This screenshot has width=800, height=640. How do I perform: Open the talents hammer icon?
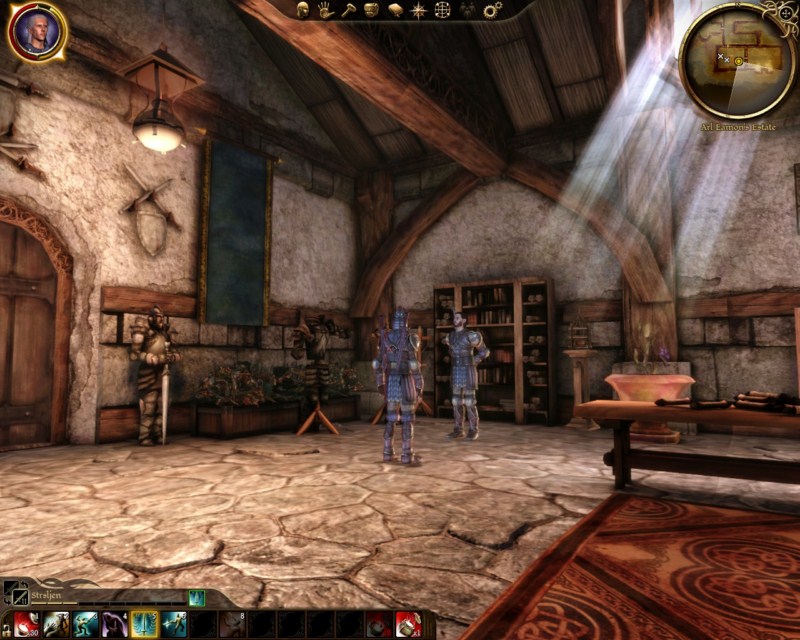tap(349, 10)
